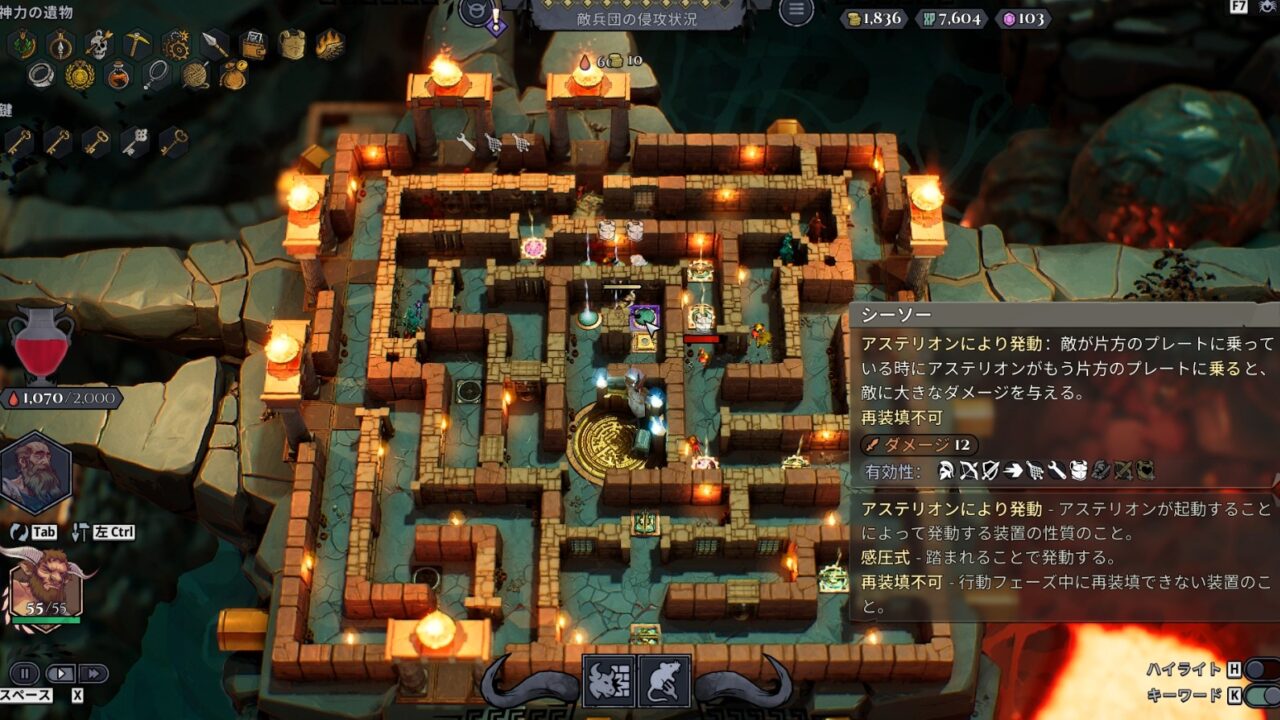Select the bearded old man portrait
1280x720 pixels.
point(35,472)
